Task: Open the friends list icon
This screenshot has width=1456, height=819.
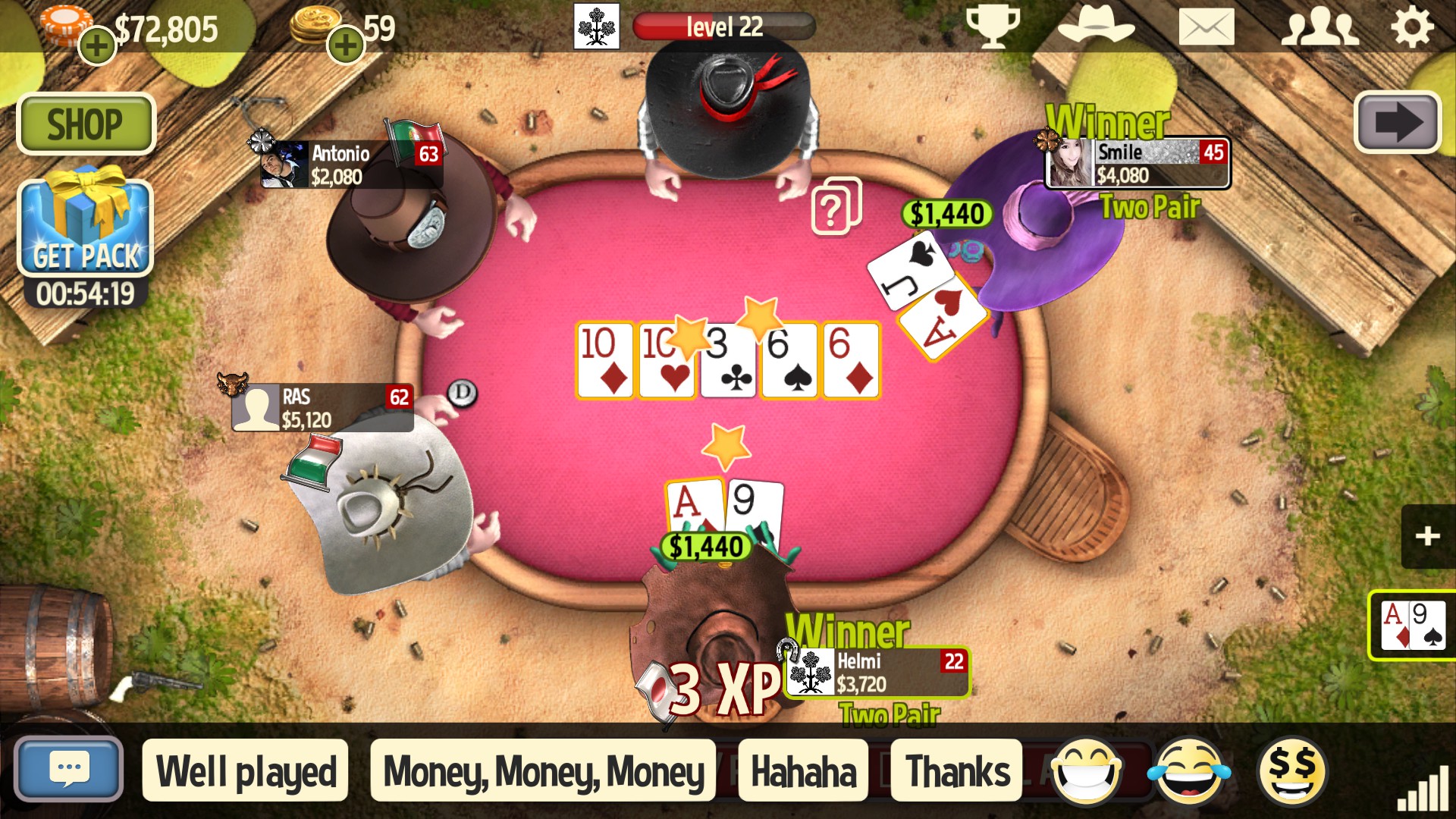Action: 1319,25
